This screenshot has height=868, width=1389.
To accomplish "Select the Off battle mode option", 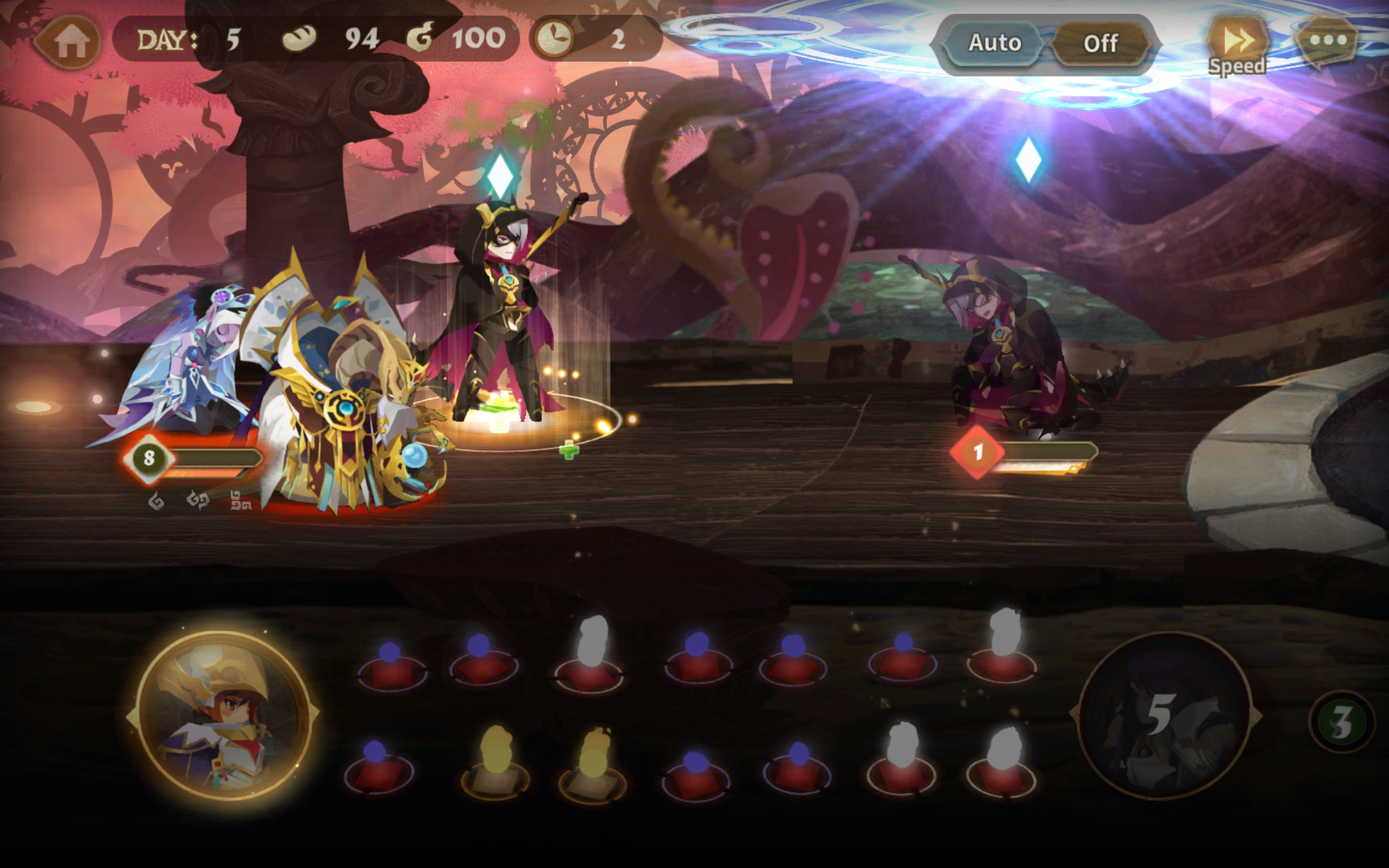I will [x=1100, y=43].
